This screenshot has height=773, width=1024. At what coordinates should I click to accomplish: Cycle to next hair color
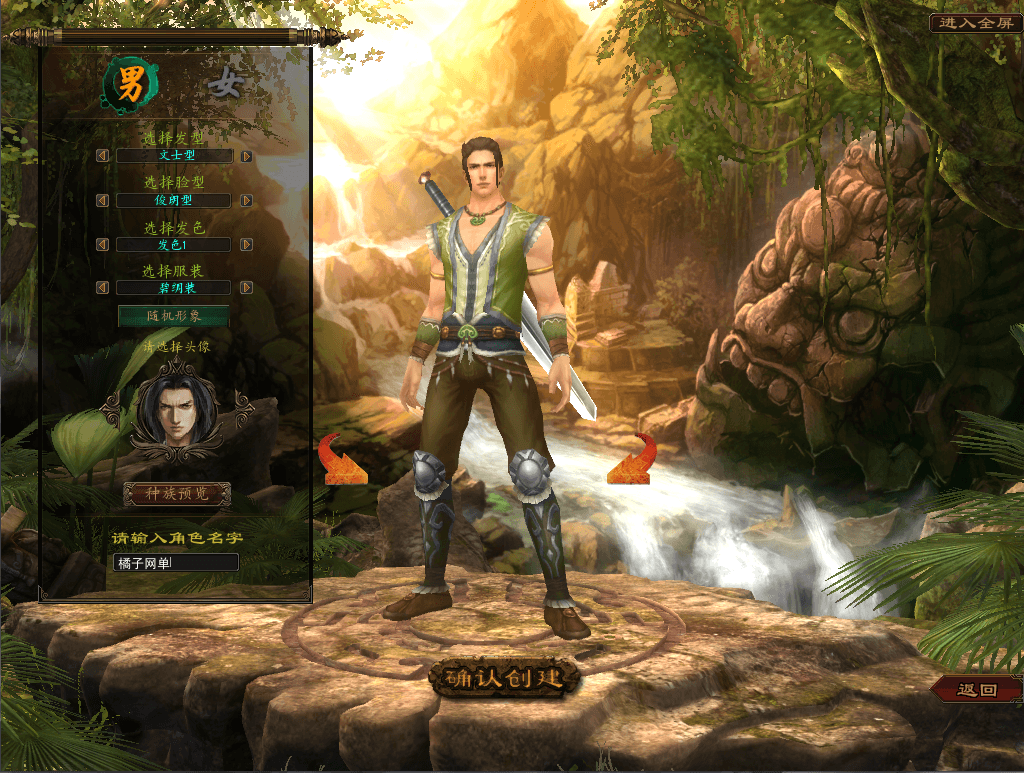[246, 244]
